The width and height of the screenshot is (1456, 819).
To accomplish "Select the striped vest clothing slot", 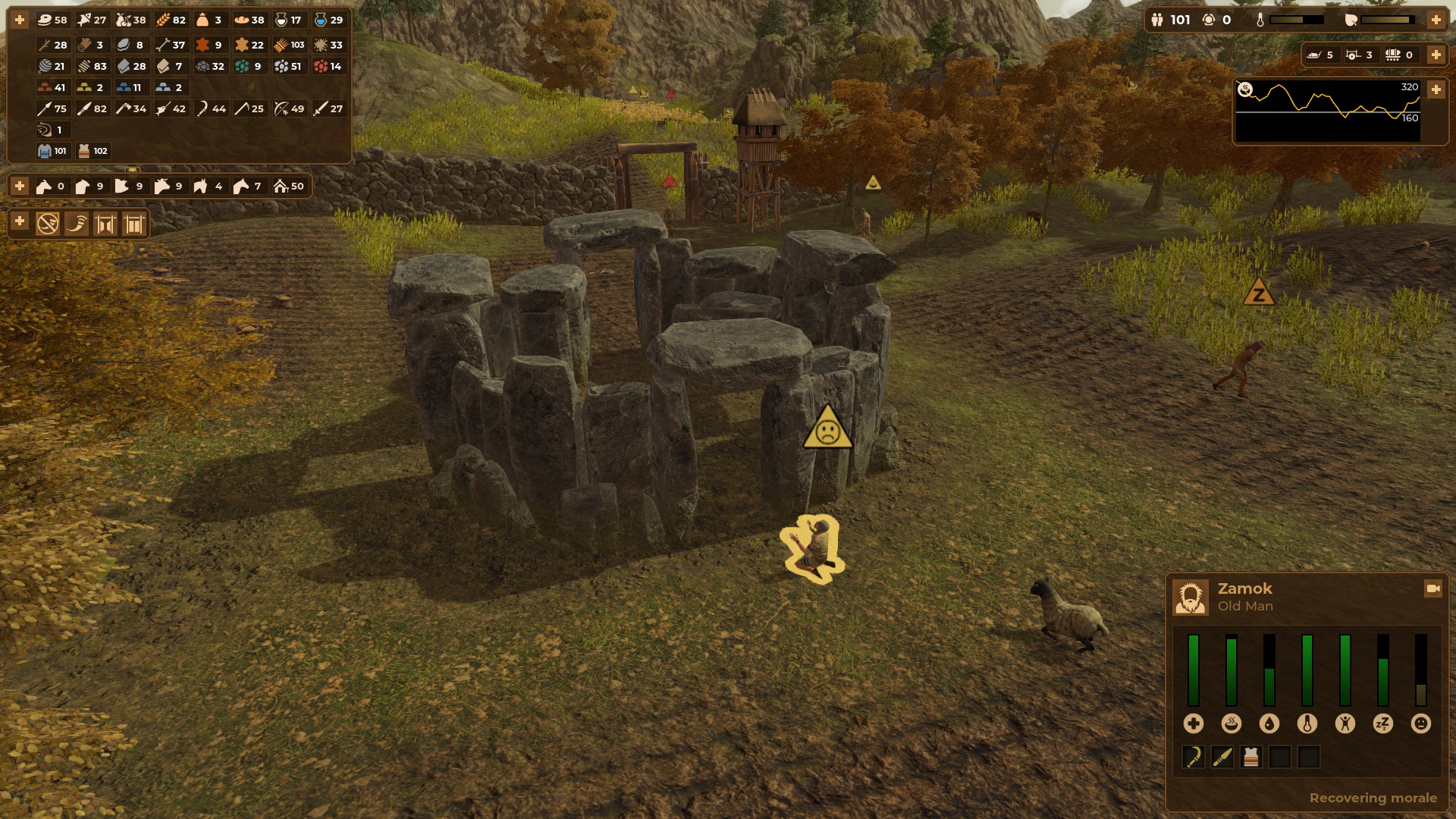I will pyautogui.click(x=1250, y=757).
